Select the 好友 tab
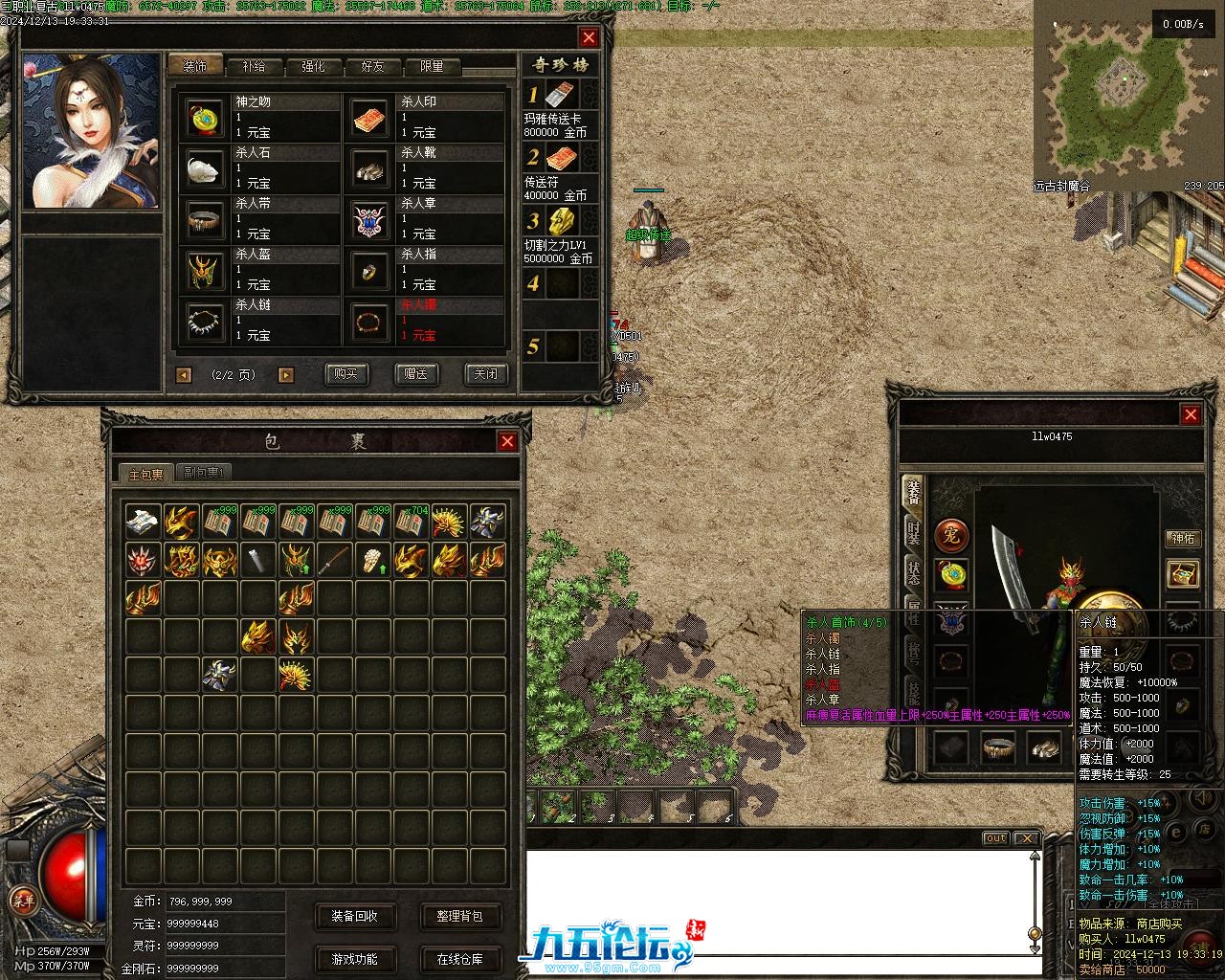This screenshot has width=1225, height=980. [x=372, y=66]
